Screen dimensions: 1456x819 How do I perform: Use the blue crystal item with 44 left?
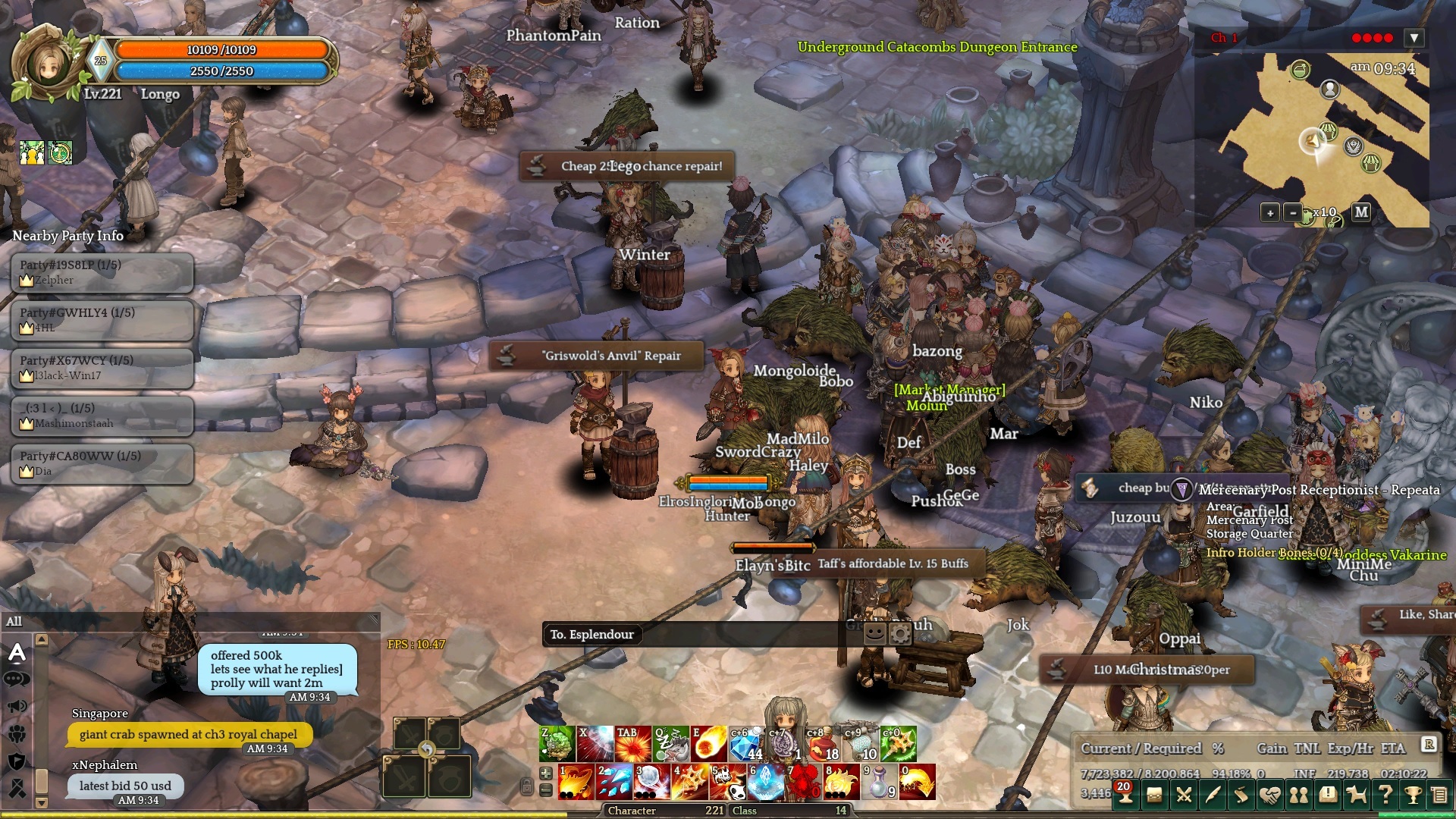pos(746,743)
